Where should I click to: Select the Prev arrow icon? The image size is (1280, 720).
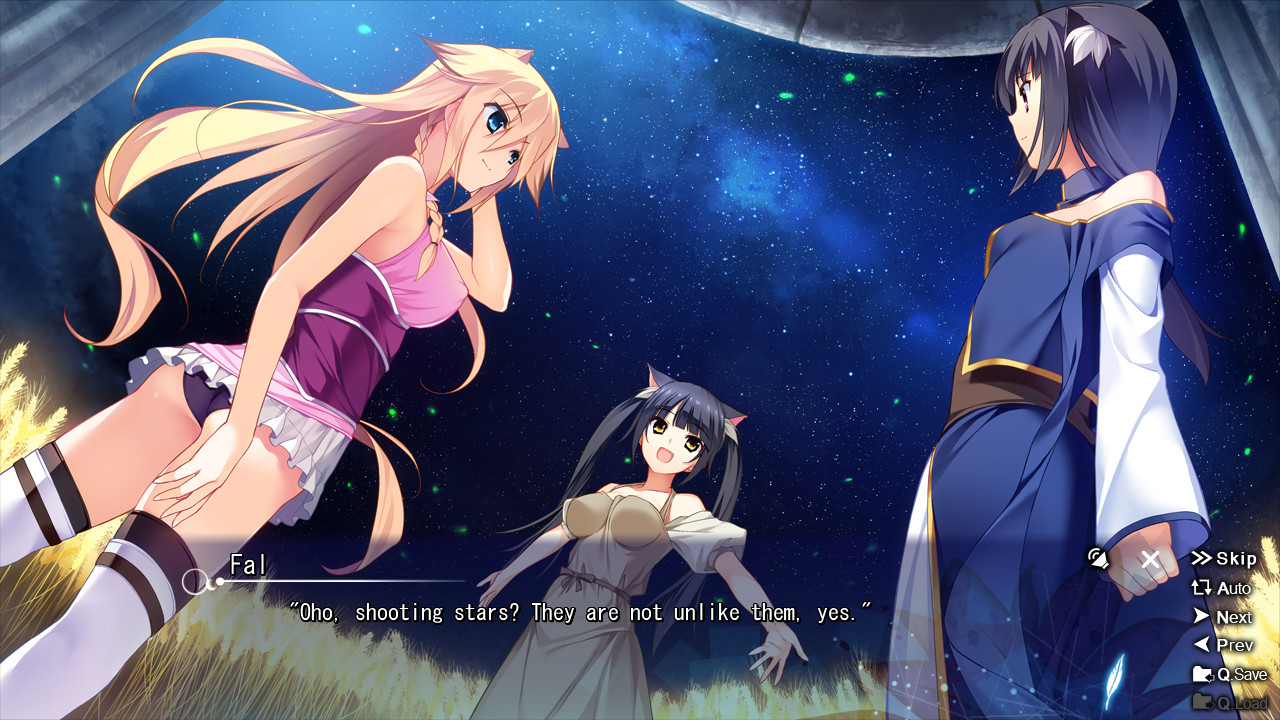(1203, 645)
